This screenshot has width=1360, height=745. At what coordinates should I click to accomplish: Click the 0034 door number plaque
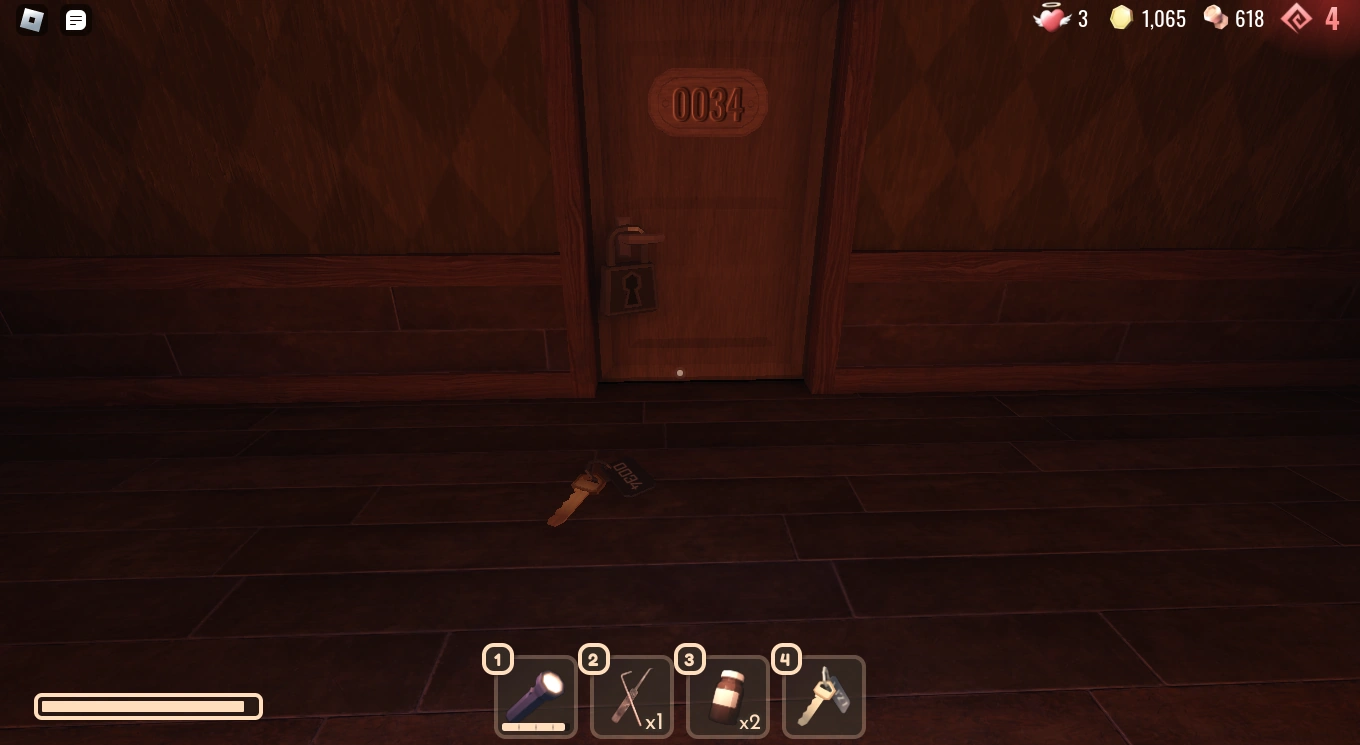[x=709, y=103]
